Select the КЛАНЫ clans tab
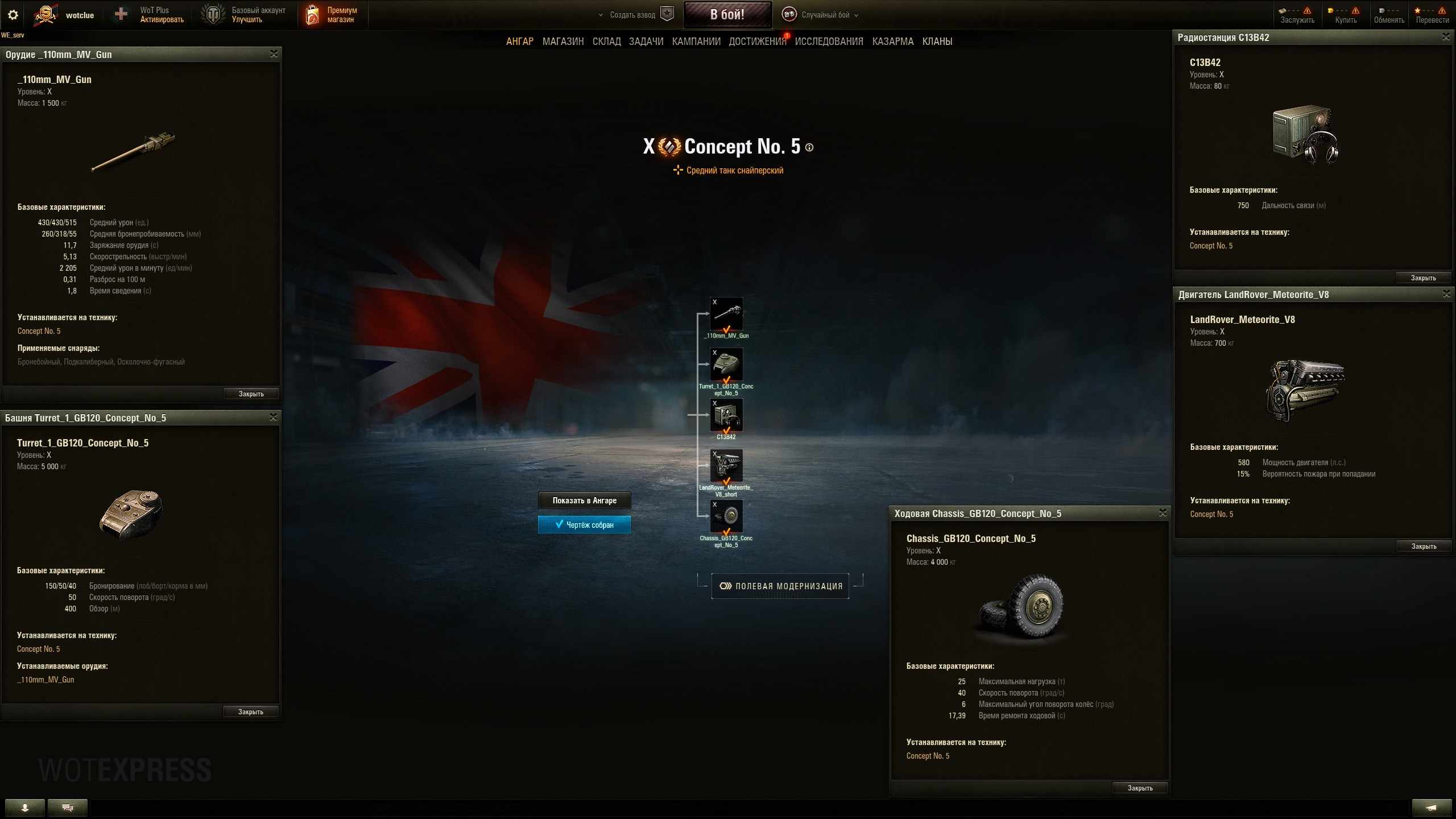Screen dimensions: 1456x819 coord(937,42)
